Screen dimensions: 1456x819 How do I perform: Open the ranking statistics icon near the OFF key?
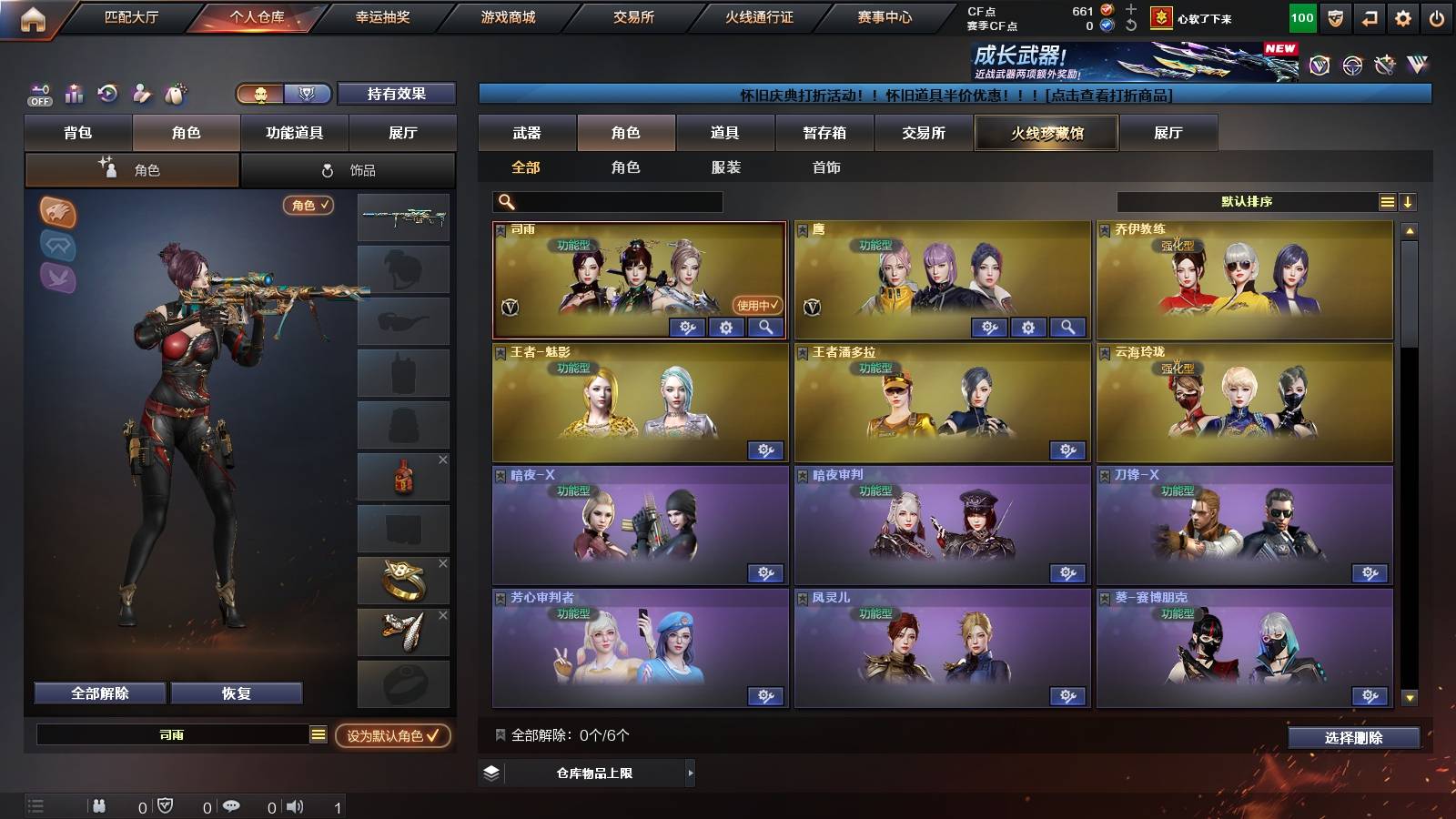73,94
